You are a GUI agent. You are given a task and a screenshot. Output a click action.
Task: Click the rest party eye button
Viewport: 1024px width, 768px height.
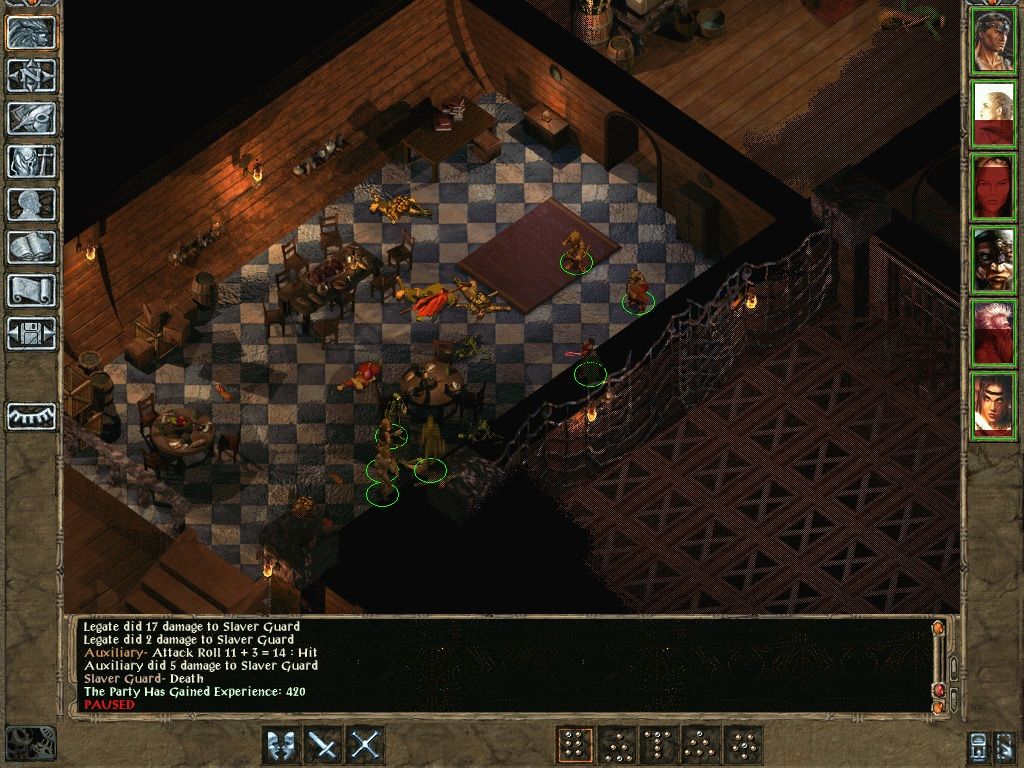click(x=31, y=416)
